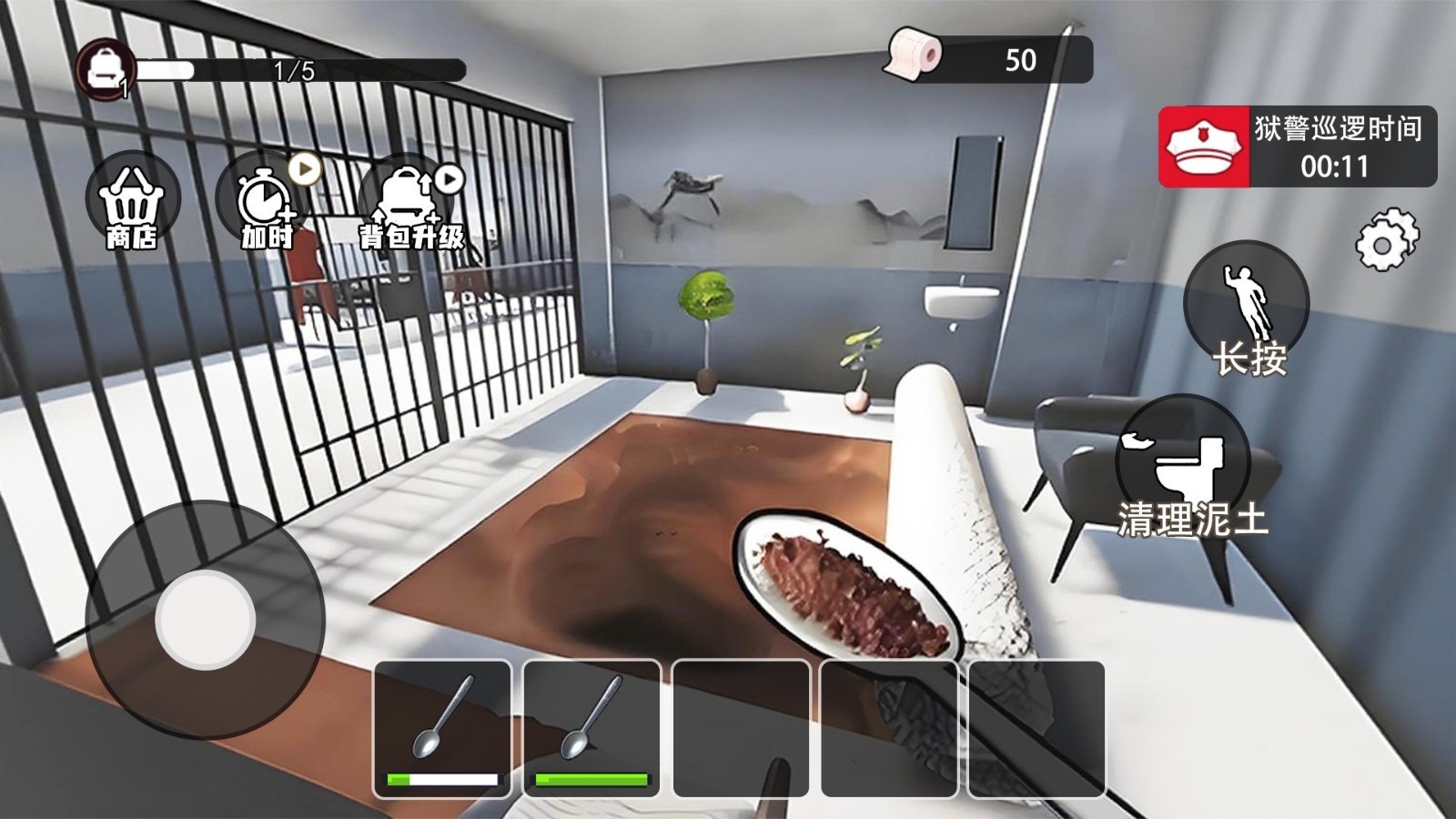
Task: Open the shop (商店) basket icon
Action: [x=133, y=202]
